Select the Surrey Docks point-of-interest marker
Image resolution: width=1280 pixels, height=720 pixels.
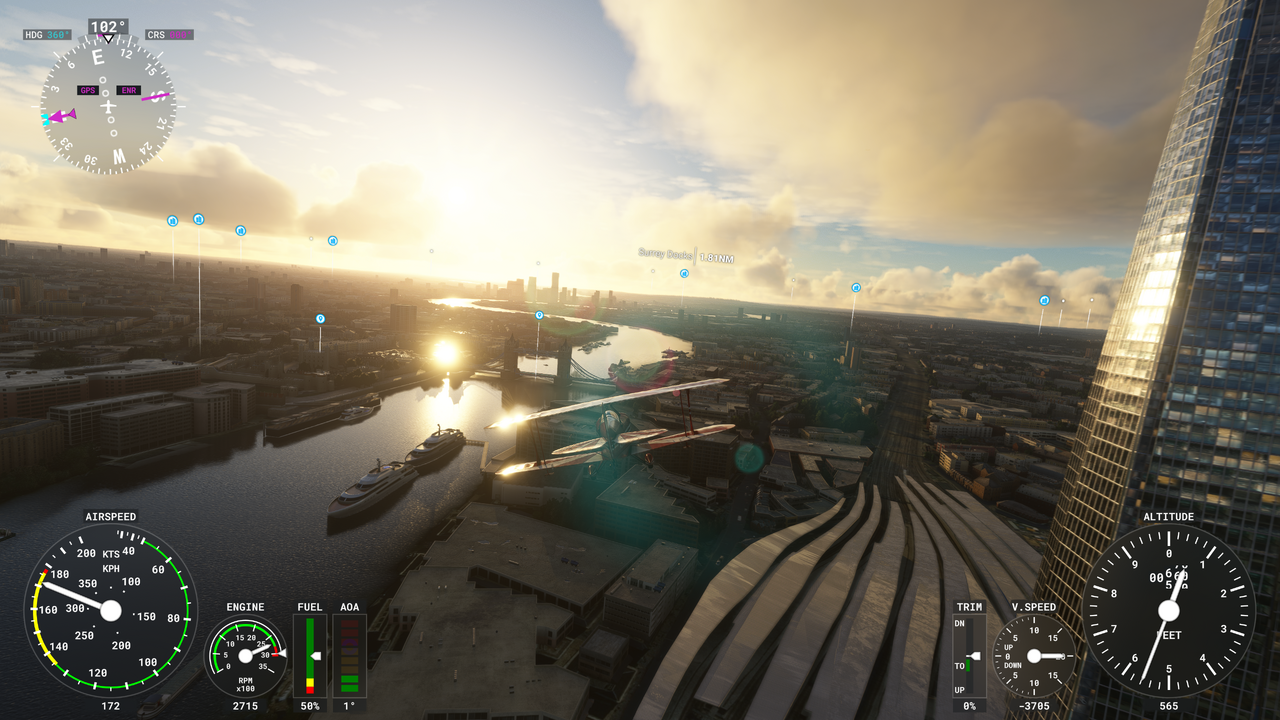[x=684, y=273]
